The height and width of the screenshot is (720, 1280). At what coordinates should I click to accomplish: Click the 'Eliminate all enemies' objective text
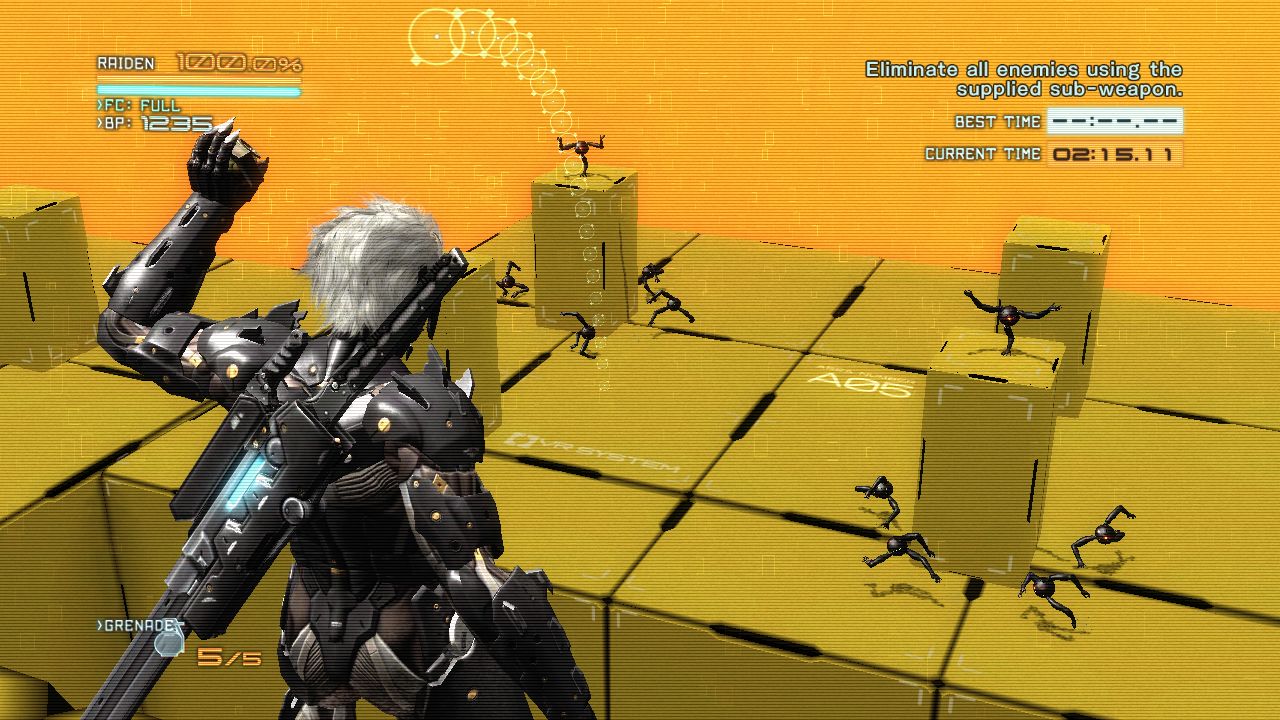(1023, 79)
